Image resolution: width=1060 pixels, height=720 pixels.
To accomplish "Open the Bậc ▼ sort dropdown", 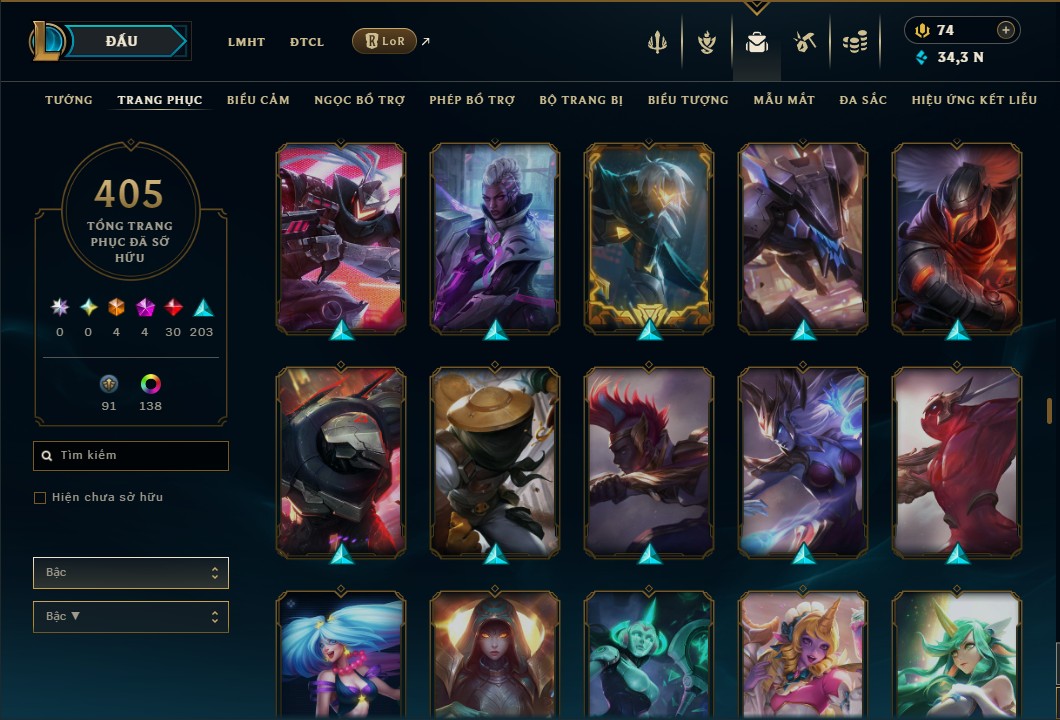I will 131,617.
